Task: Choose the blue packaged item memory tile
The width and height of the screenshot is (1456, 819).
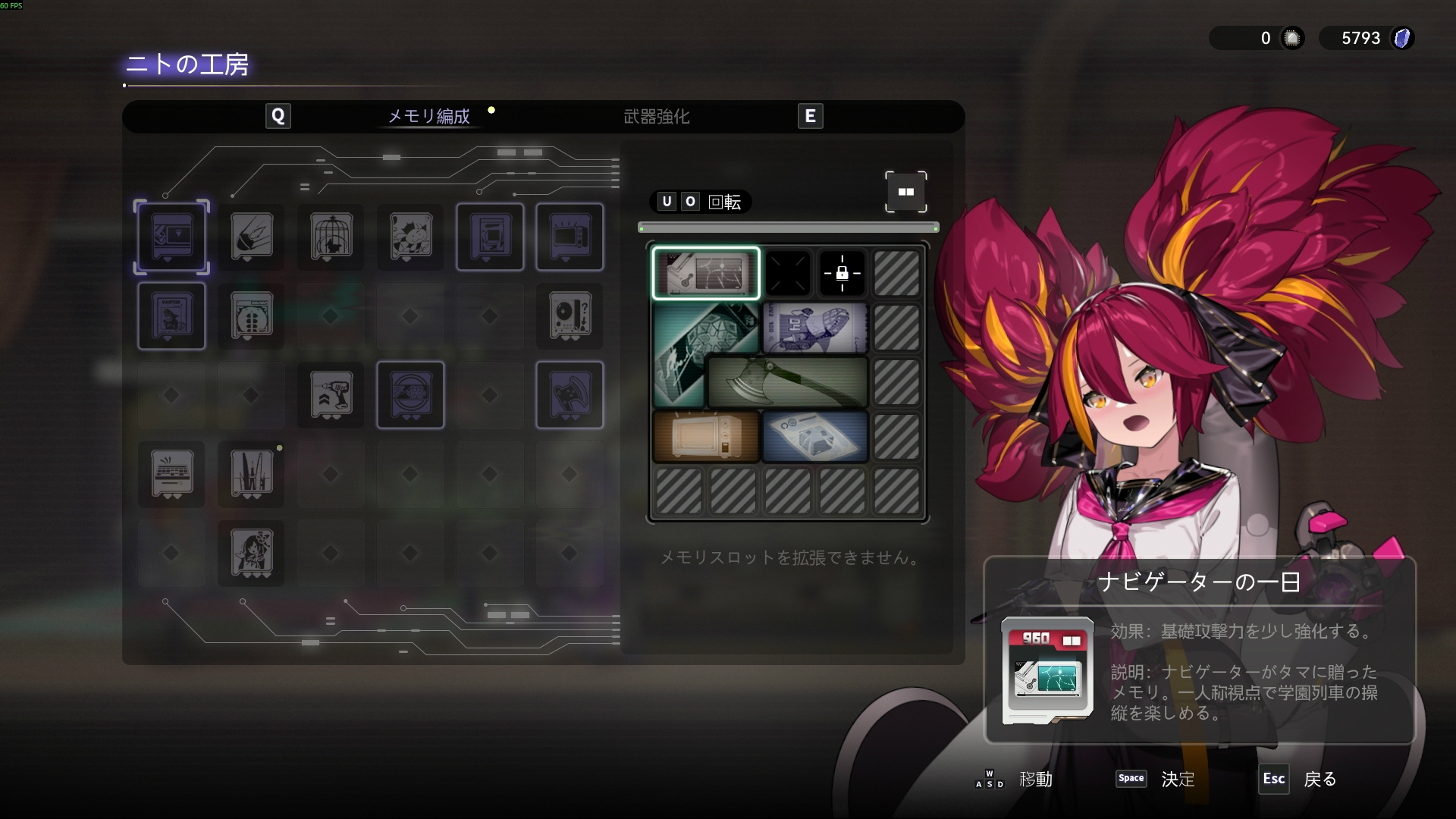Action: click(x=814, y=437)
